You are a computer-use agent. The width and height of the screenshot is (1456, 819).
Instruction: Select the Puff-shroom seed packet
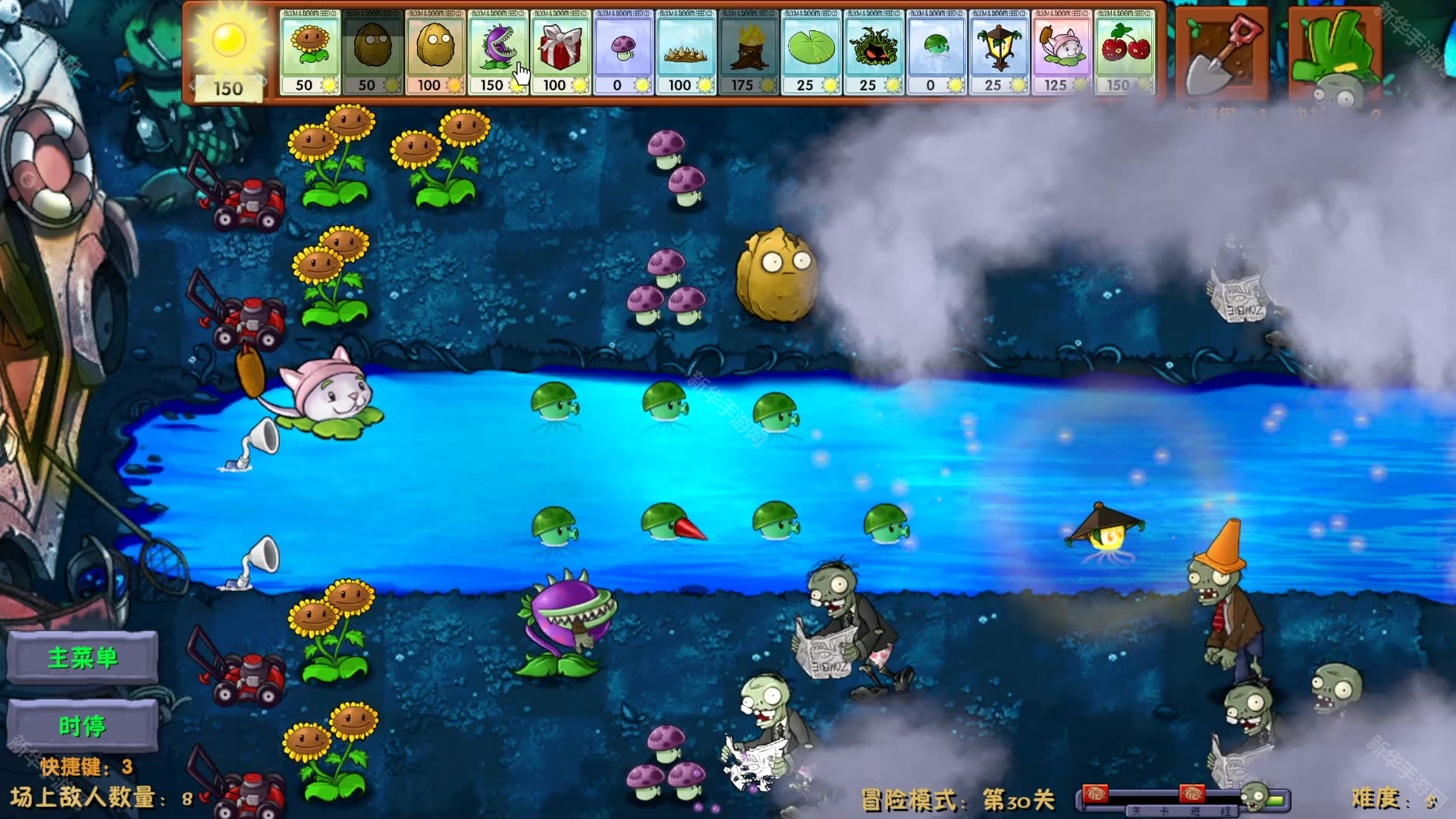click(623, 52)
